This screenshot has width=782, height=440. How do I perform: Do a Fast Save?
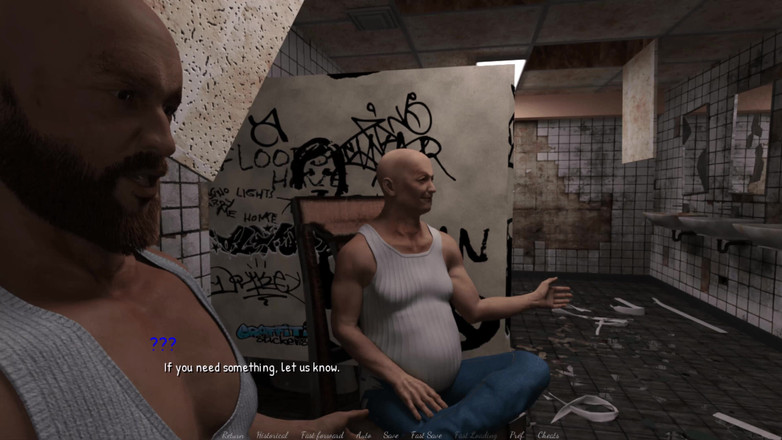click(427, 435)
